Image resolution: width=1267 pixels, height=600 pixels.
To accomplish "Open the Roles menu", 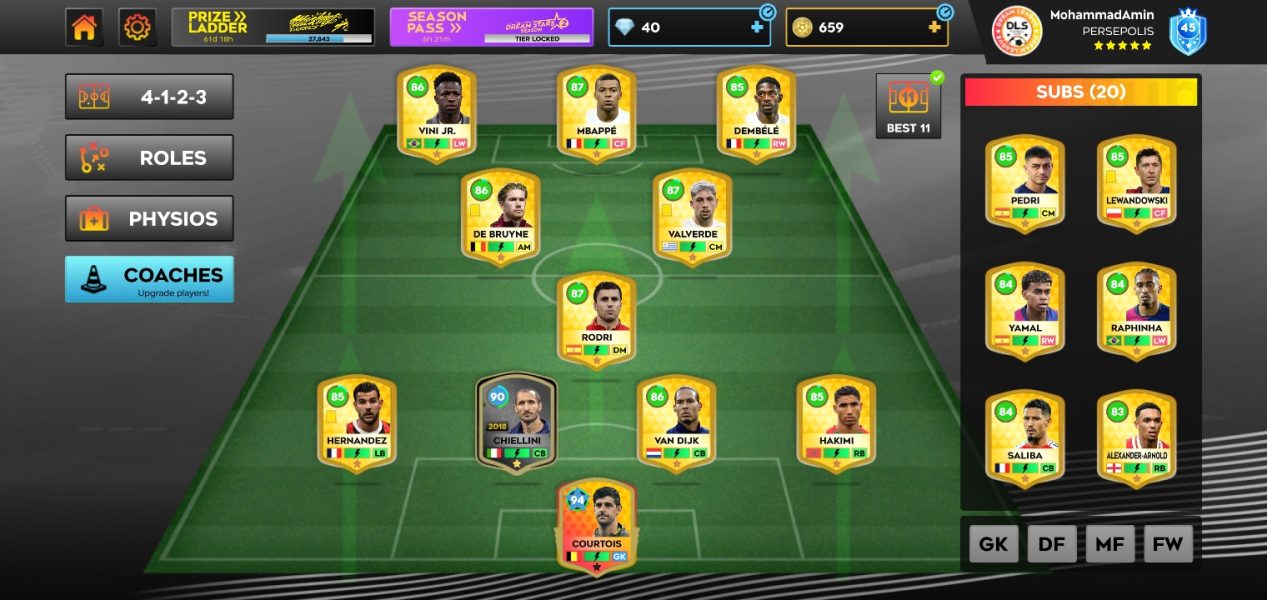I will [149, 158].
